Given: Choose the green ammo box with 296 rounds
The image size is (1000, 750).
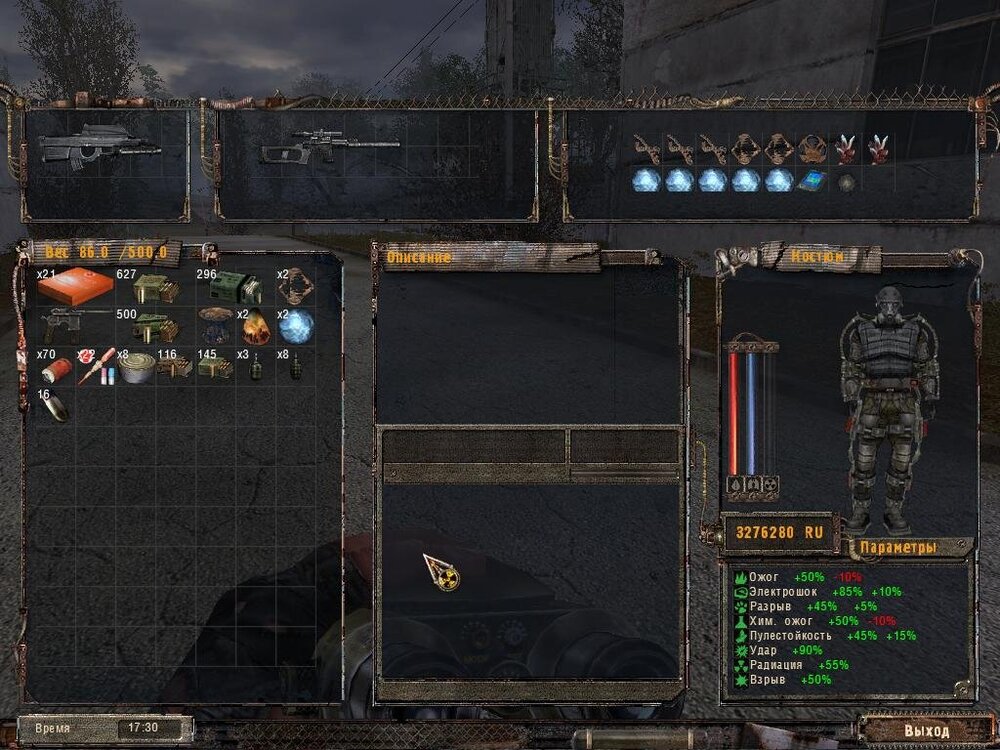Looking at the screenshot, I should point(233,289).
